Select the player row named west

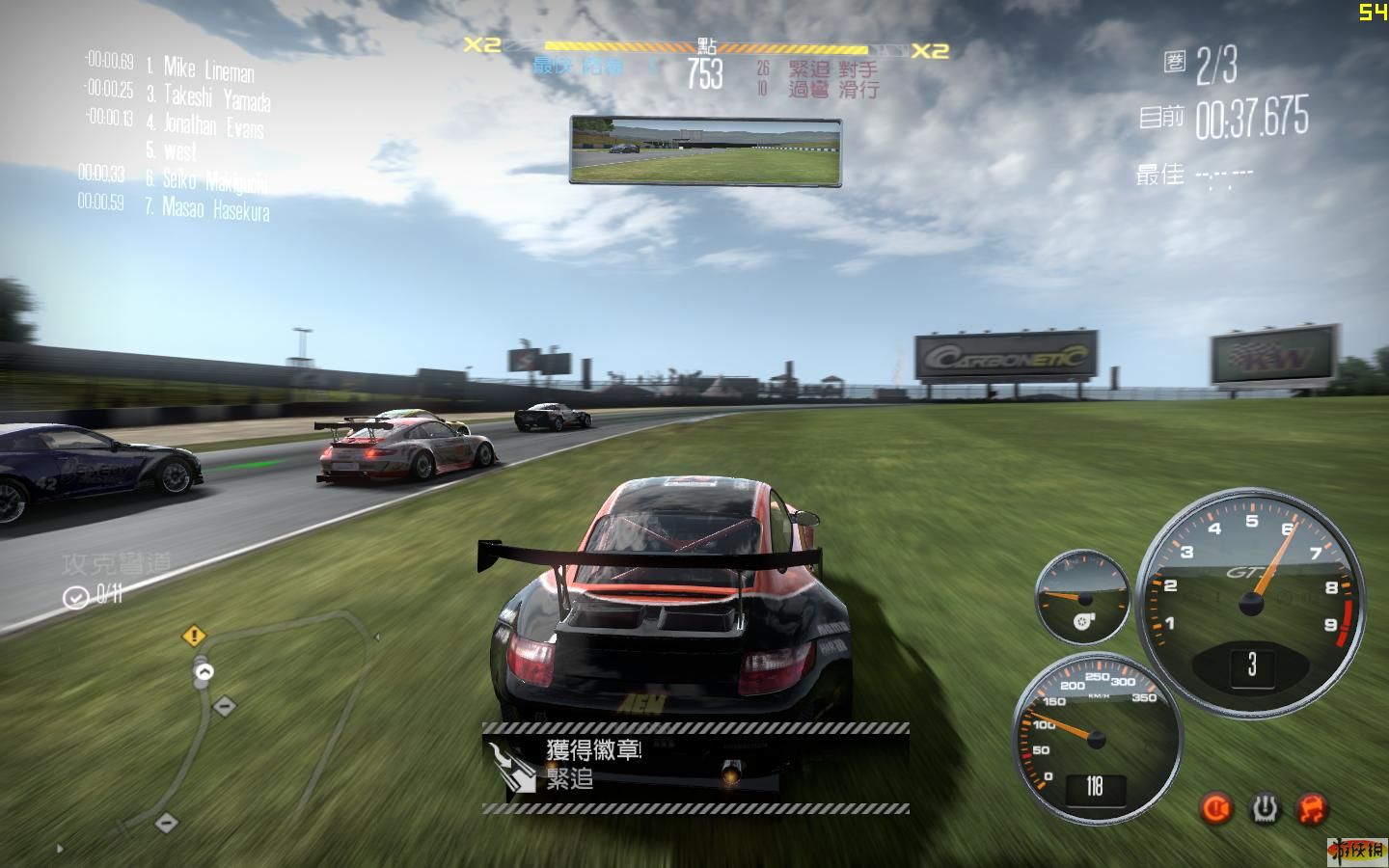click(180, 151)
